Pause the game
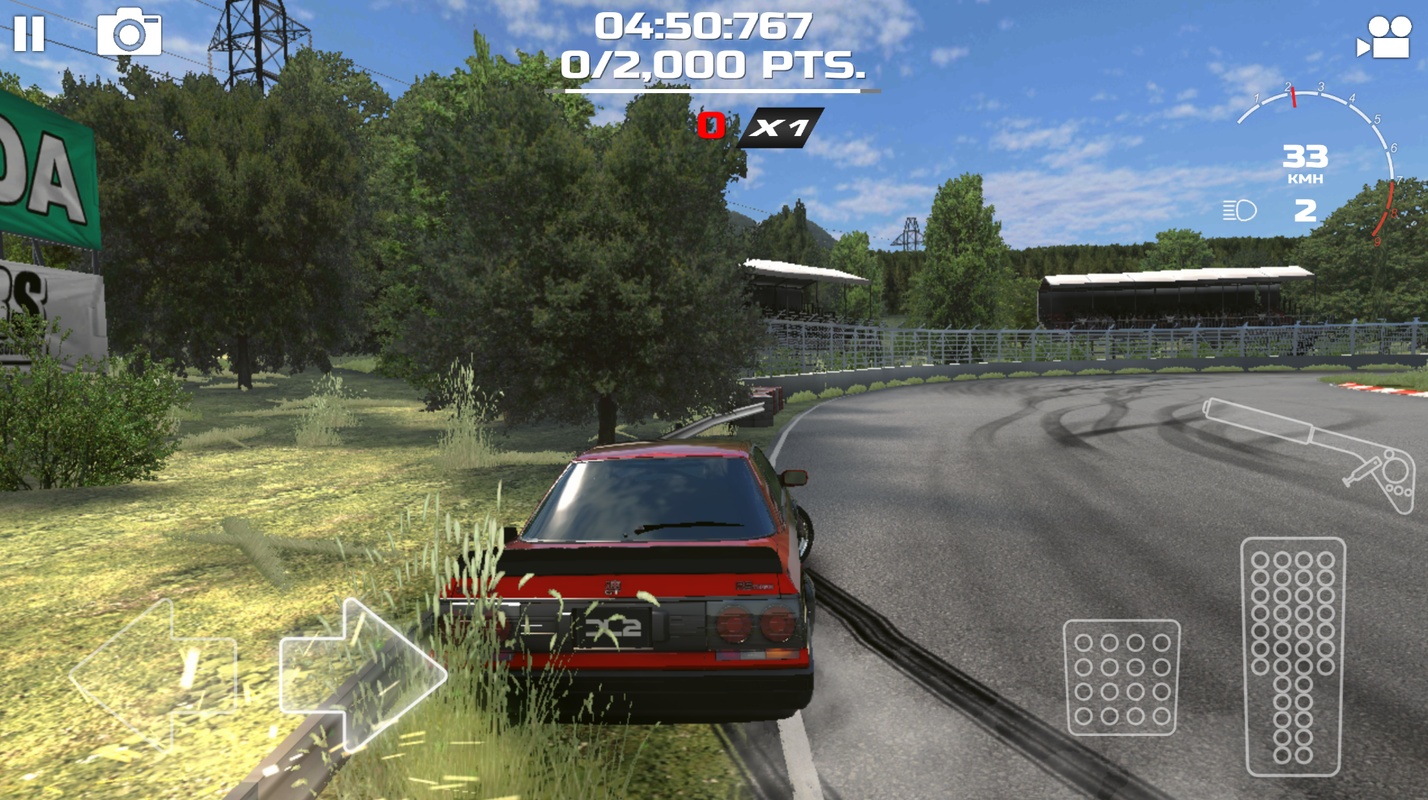 29,34
